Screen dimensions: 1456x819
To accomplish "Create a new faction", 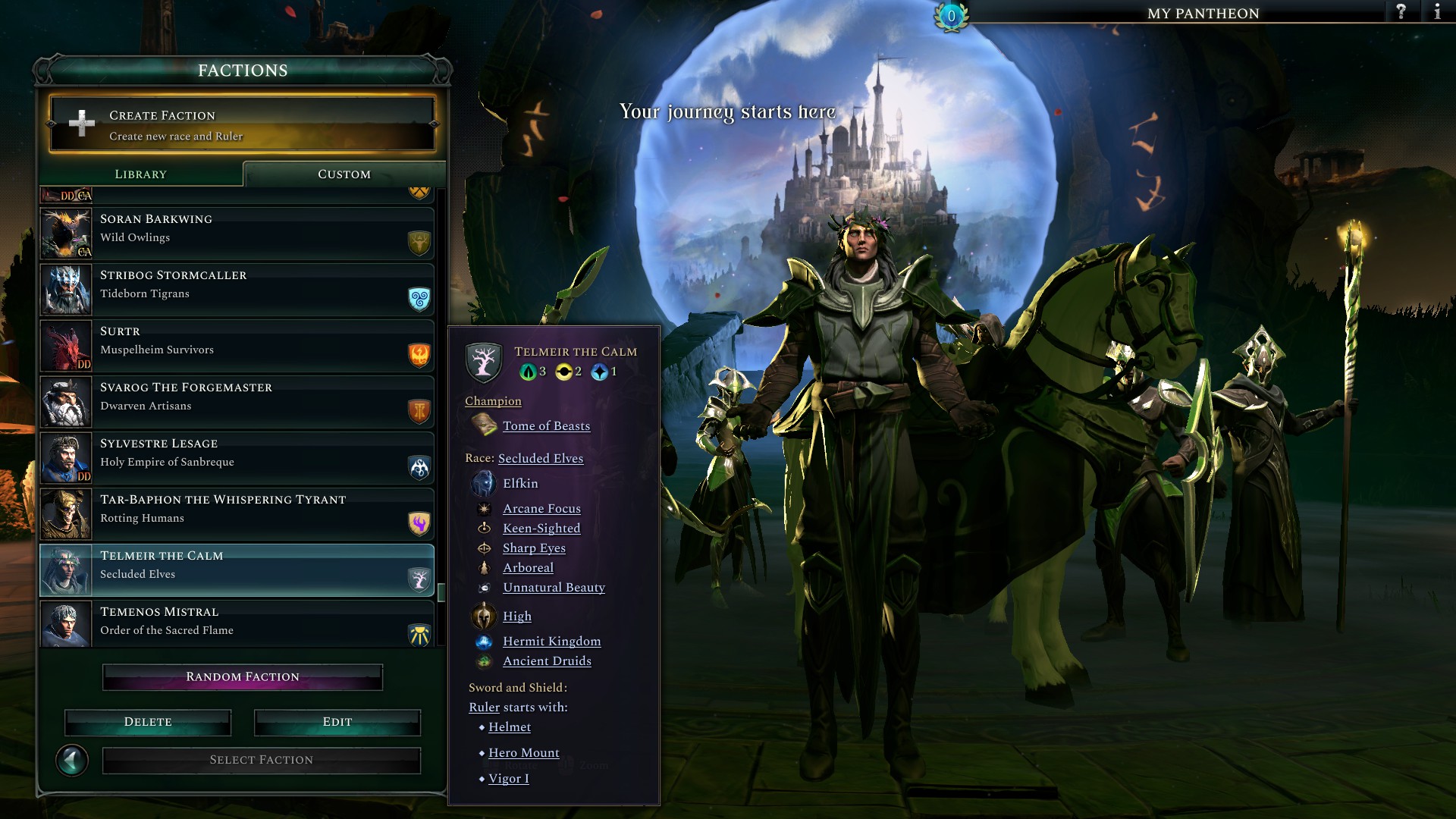I will point(242,124).
